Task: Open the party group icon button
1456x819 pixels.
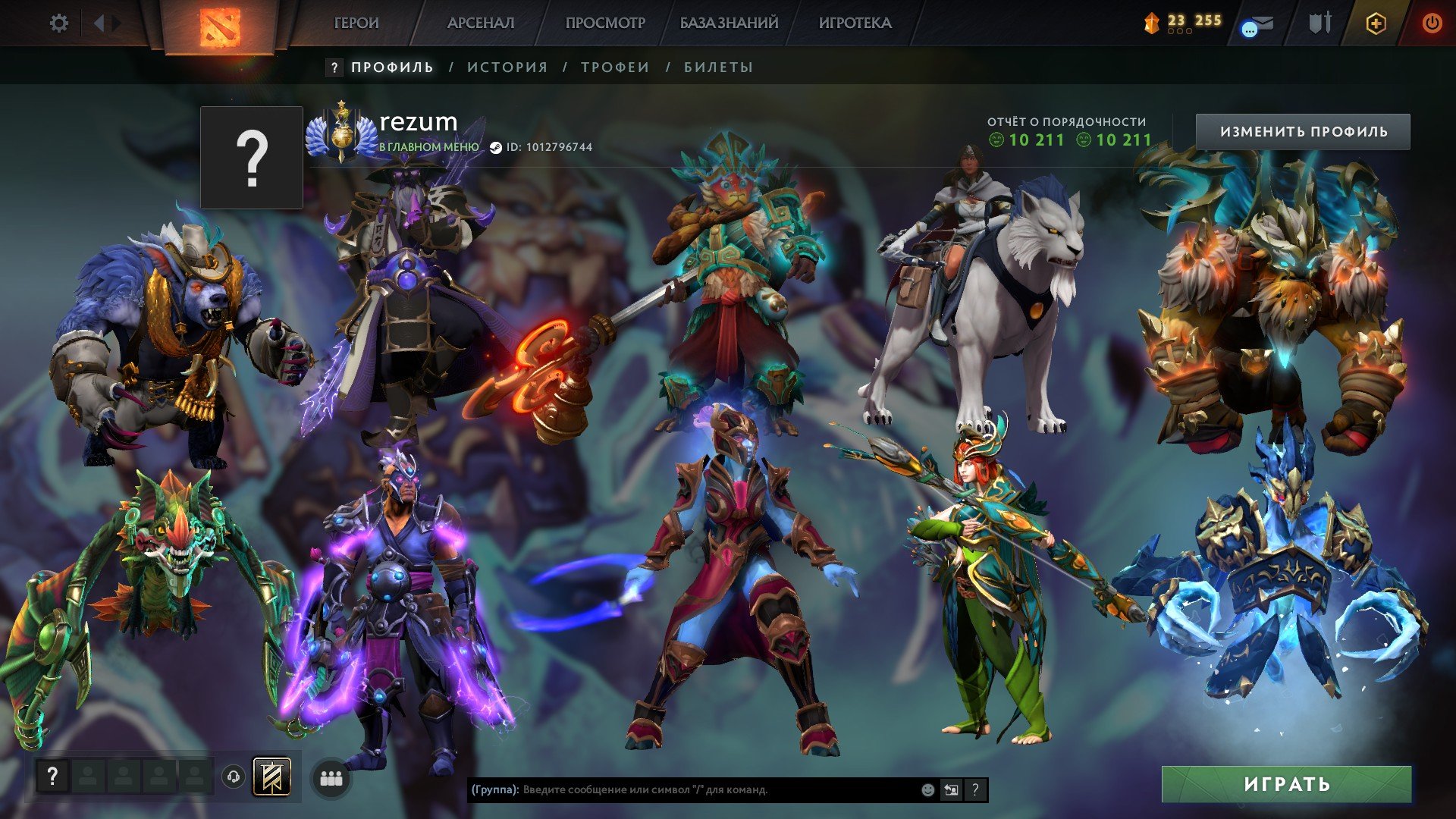Action: tap(331, 778)
